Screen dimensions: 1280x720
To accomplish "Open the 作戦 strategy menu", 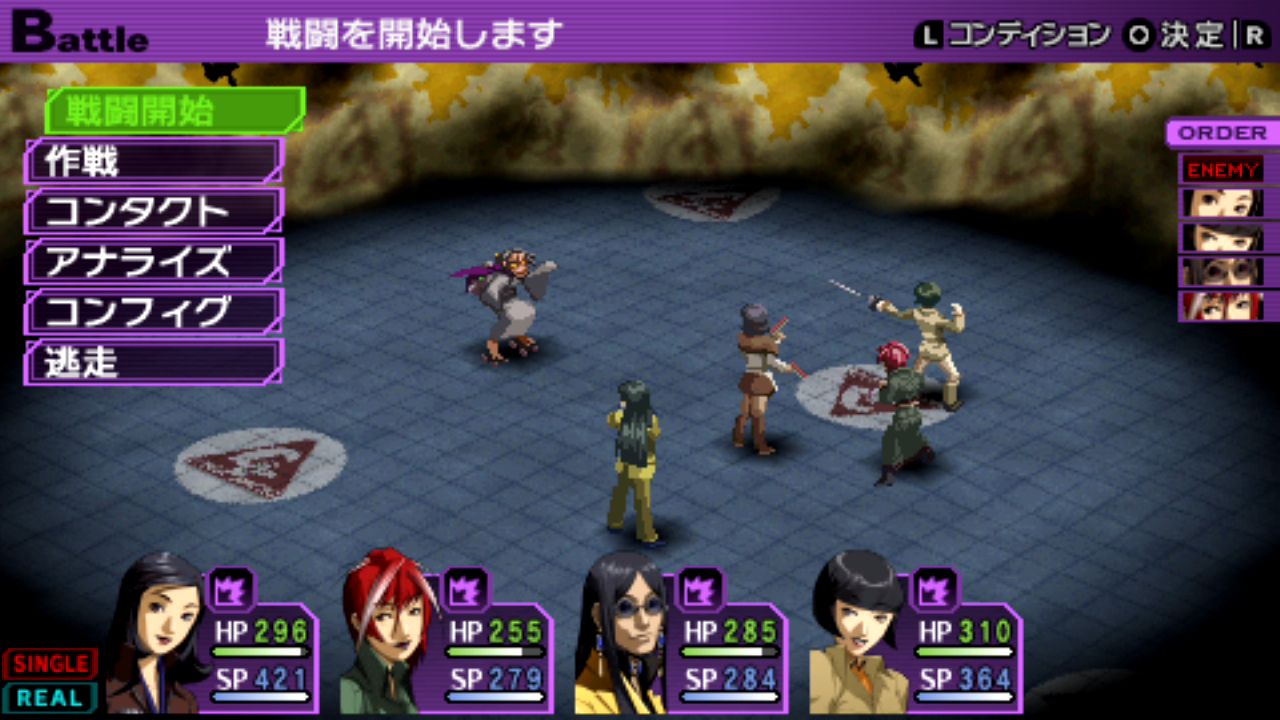I will pyautogui.click(x=154, y=161).
